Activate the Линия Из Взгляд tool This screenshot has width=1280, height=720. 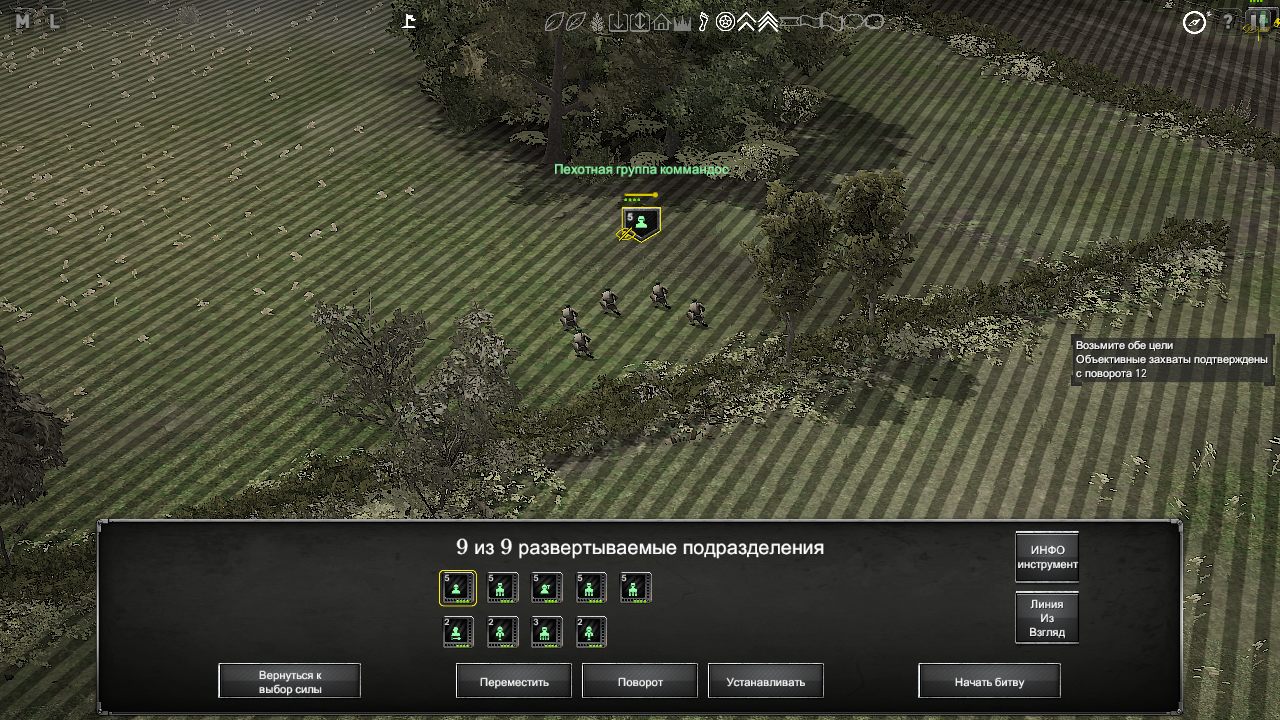[1047, 618]
